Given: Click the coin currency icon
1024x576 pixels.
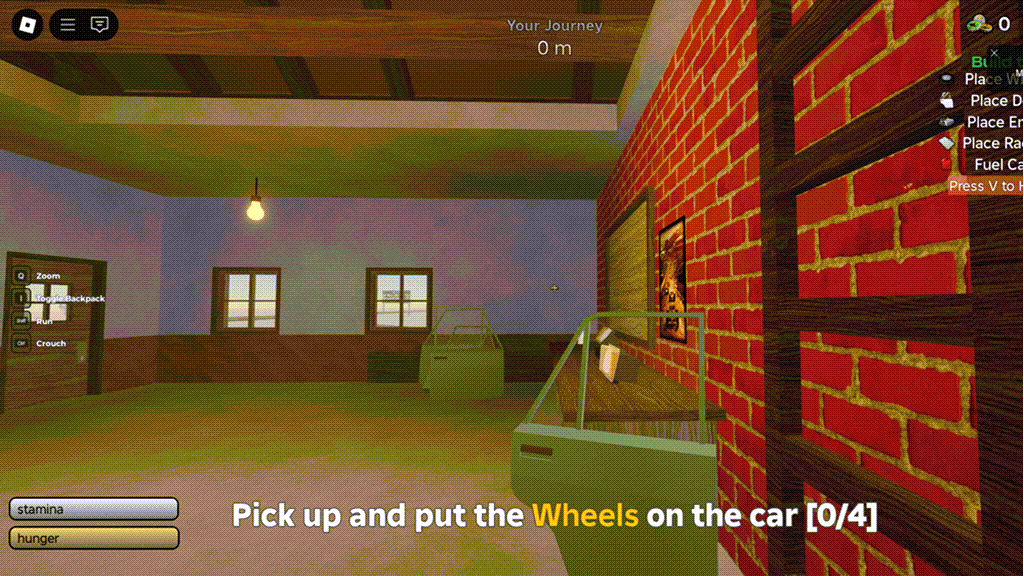Looking at the screenshot, I should point(977,24).
